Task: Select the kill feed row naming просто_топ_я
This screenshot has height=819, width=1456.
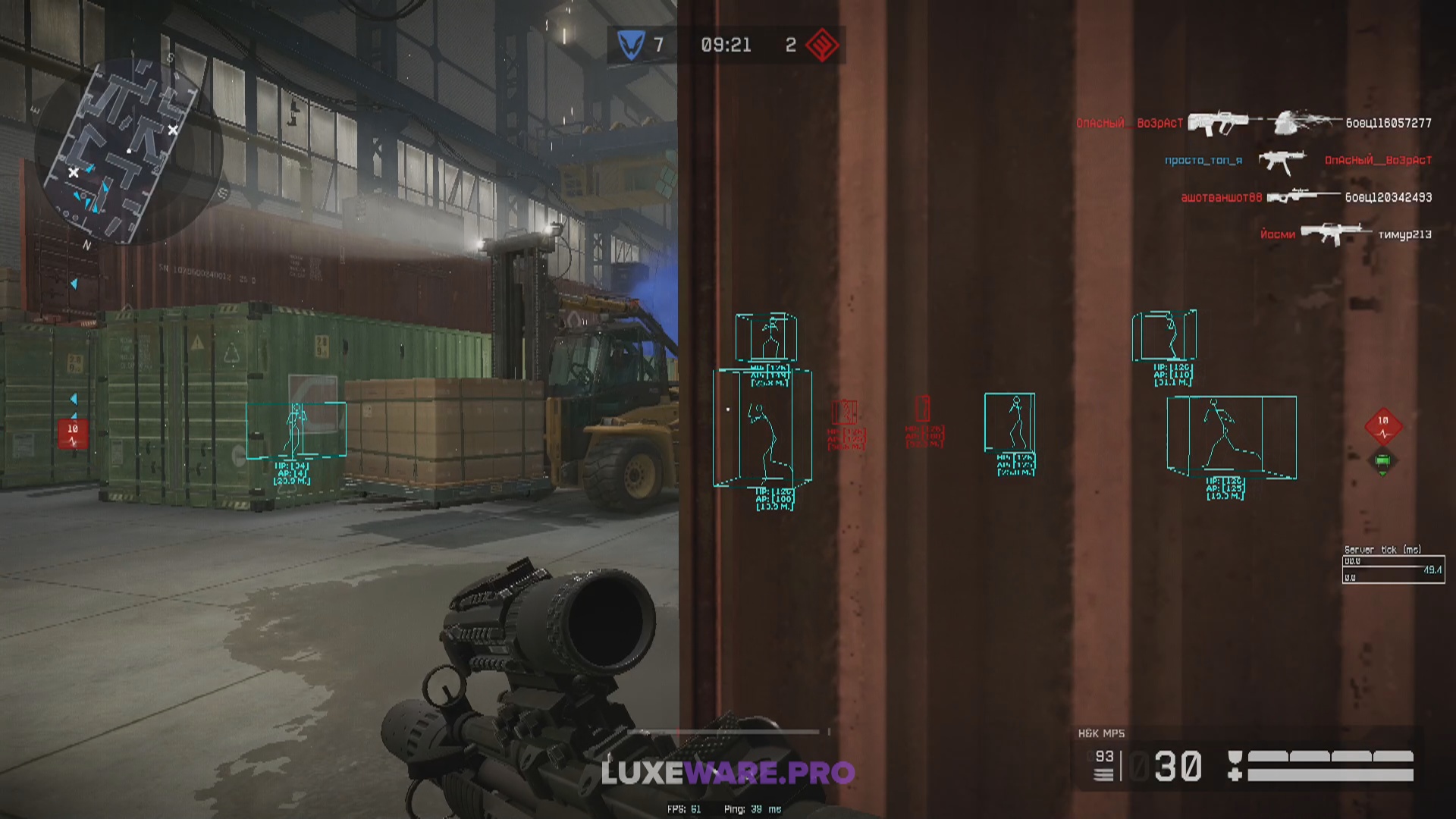Action: [x=1298, y=160]
